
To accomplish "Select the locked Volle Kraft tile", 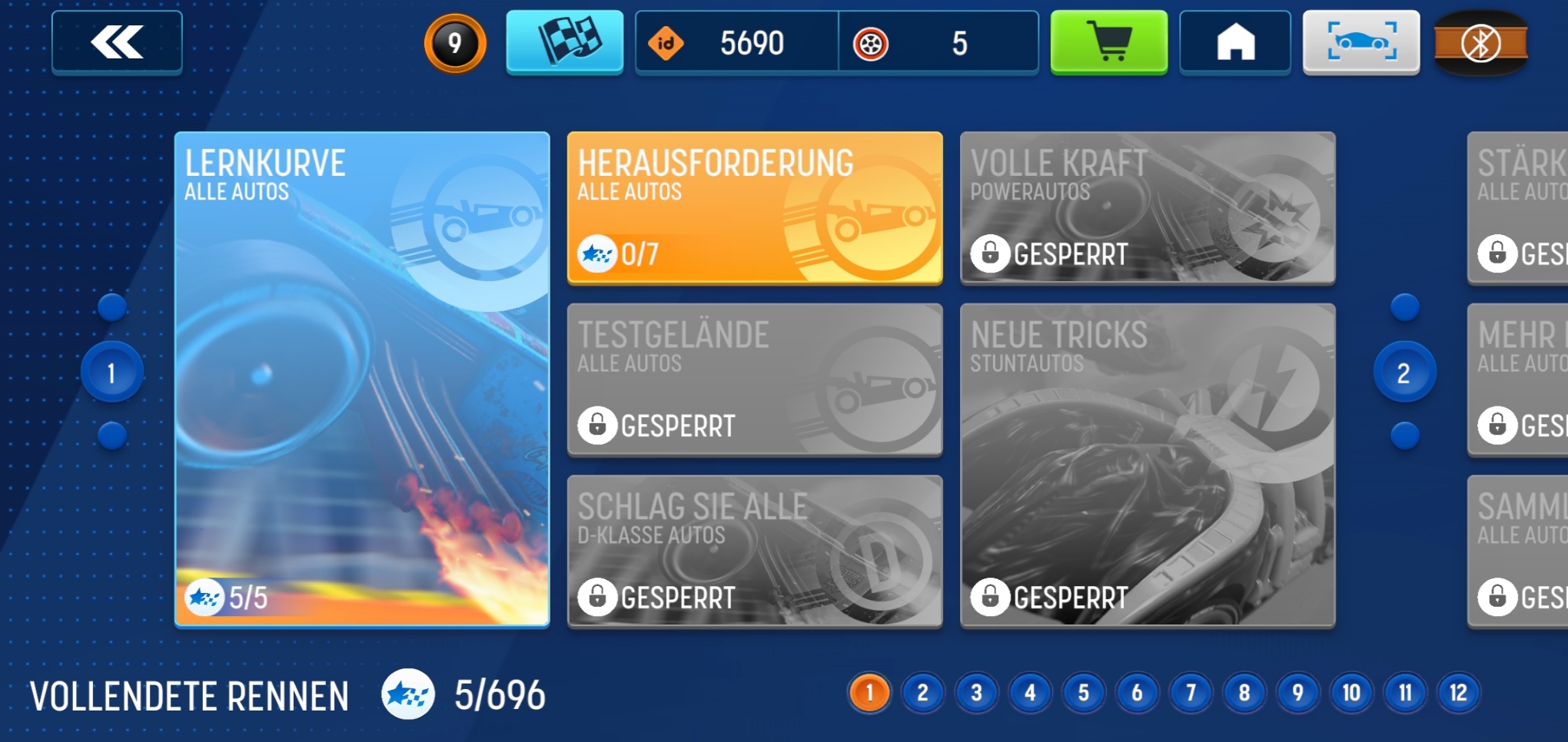I will click(1147, 207).
